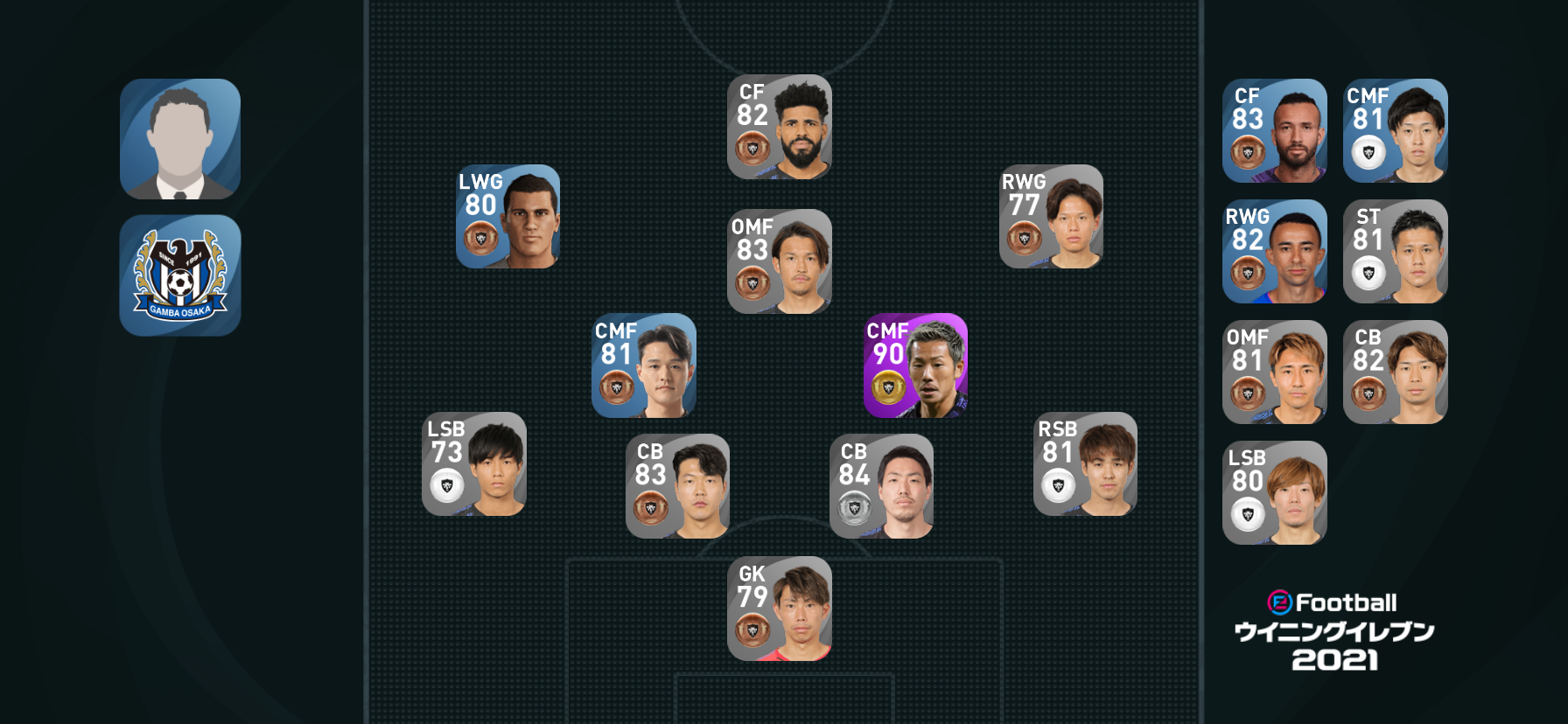Pick the CMF 81 substitute card

pos(1395,130)
